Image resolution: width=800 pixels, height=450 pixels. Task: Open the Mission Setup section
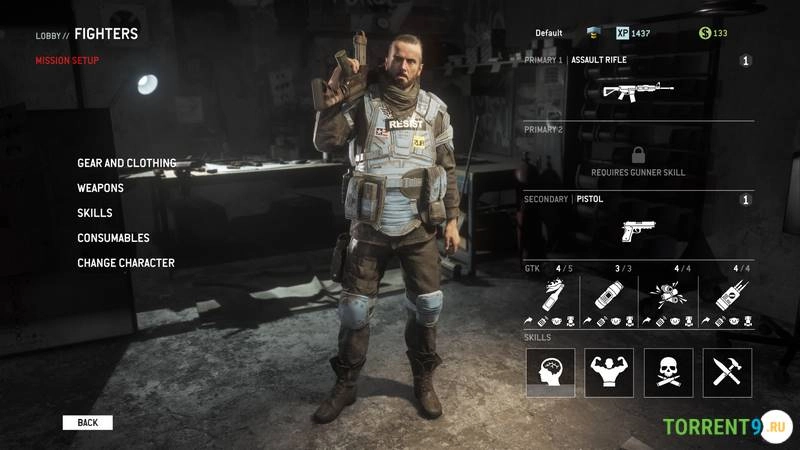[x=67, y=60]
